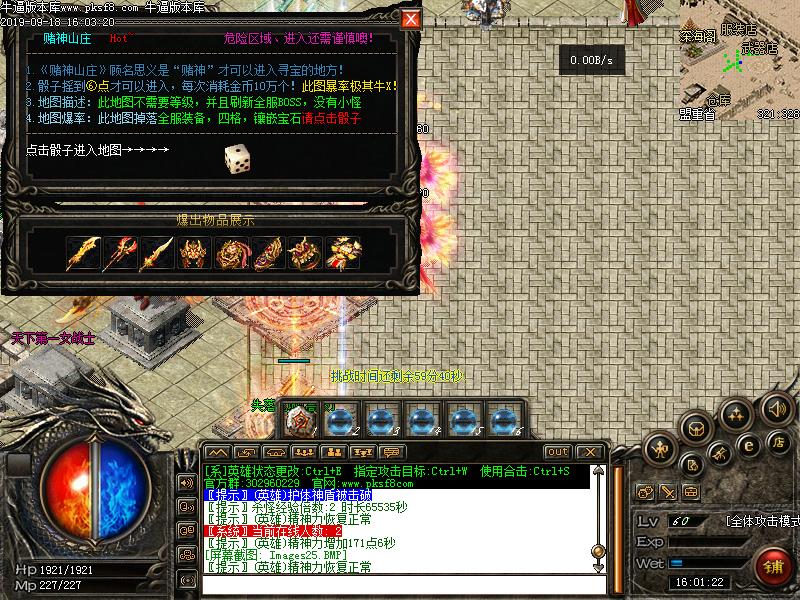800x600 pixels.
Task: Open the minimap in the corner
Action: point(740,55)
